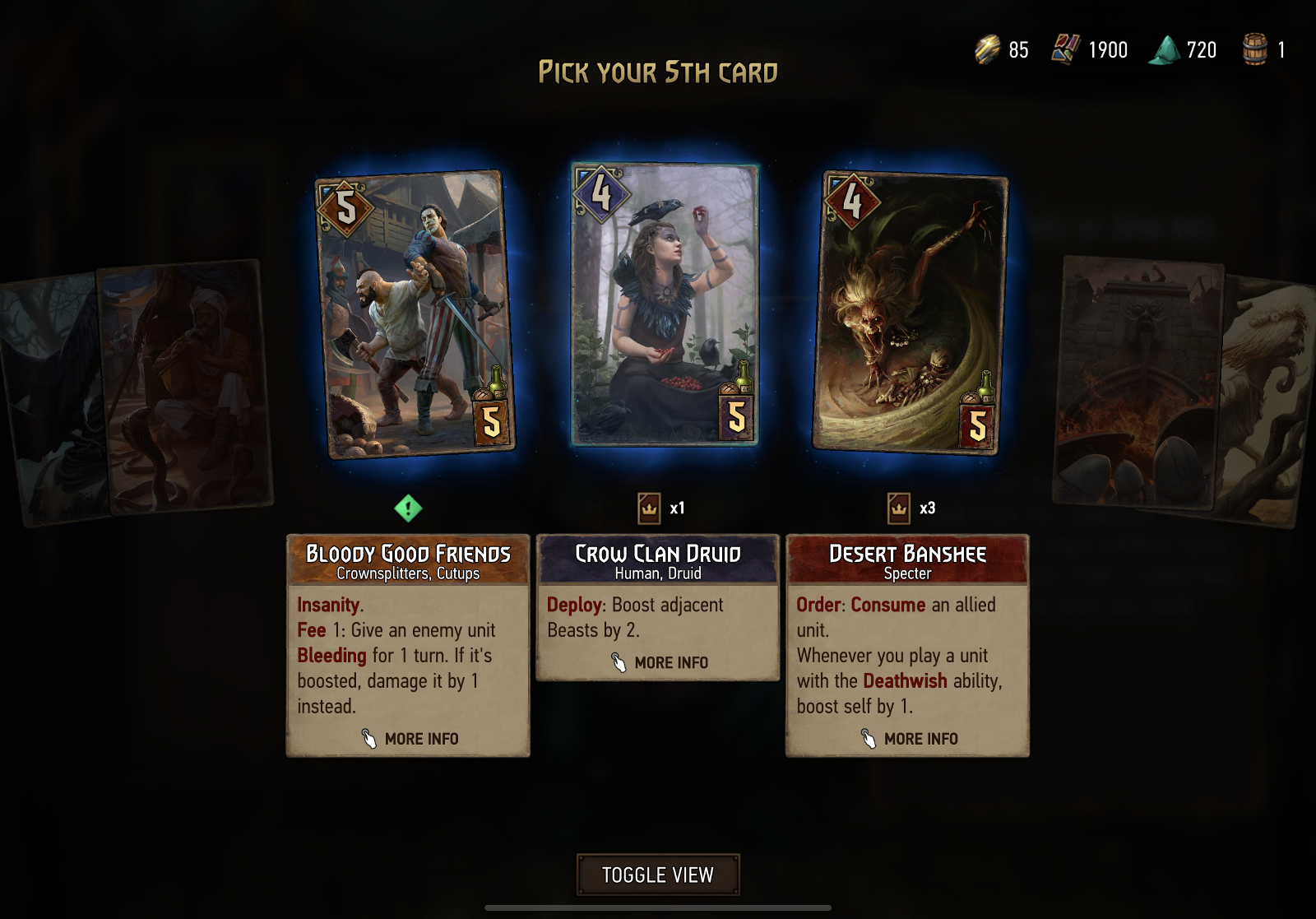View more info about Desert Banshee
The height and width of the screenshot is (919, 1316).
click(909, 739)
